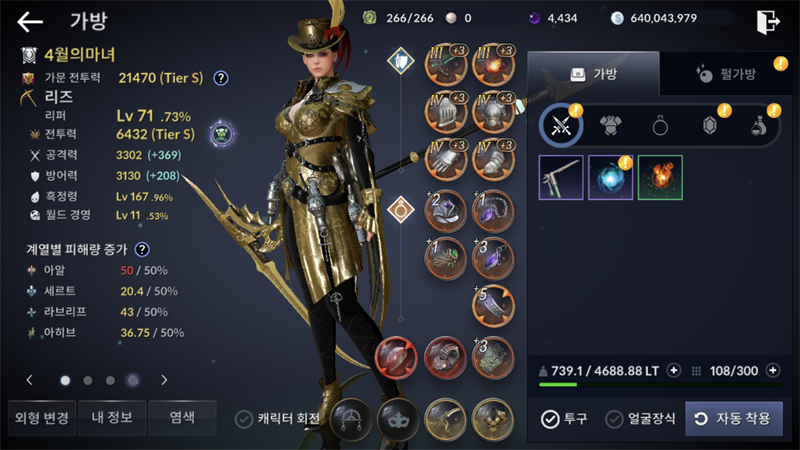Go back using the top-left arrow
The height and width of the screenshot is (450, 800).
tap(30, 21)
